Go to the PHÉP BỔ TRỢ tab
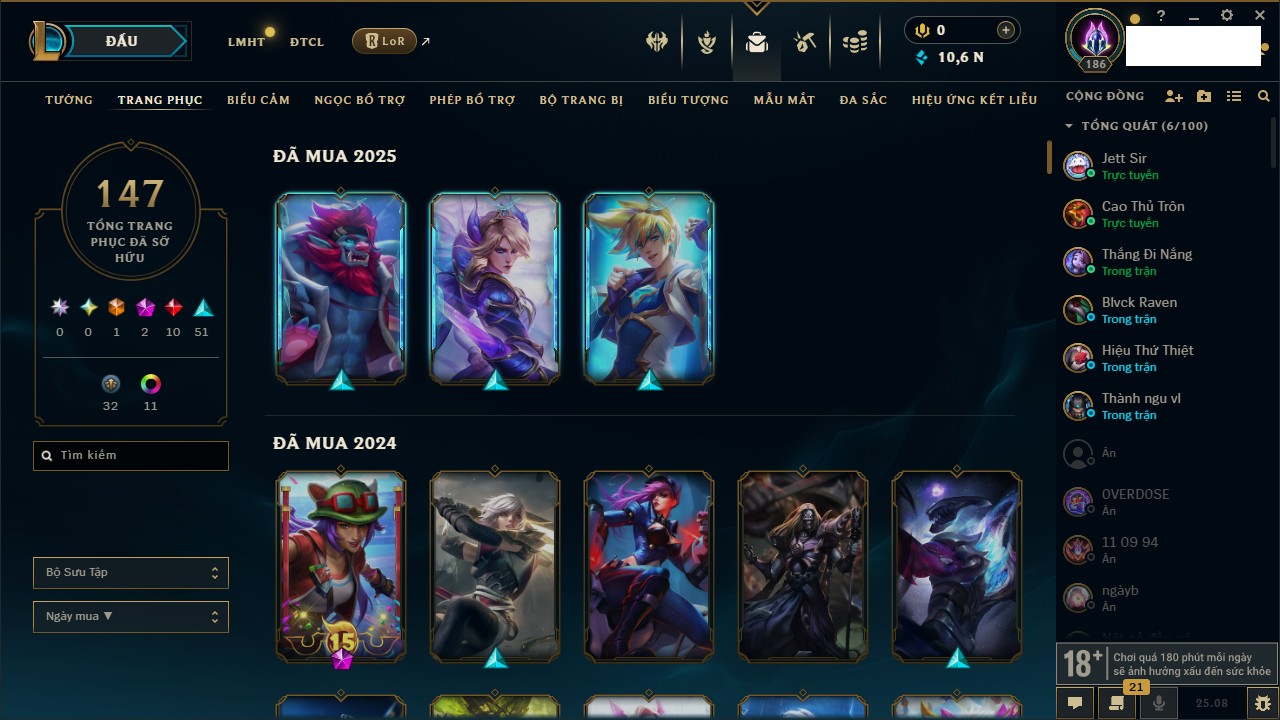 (472, 100)
